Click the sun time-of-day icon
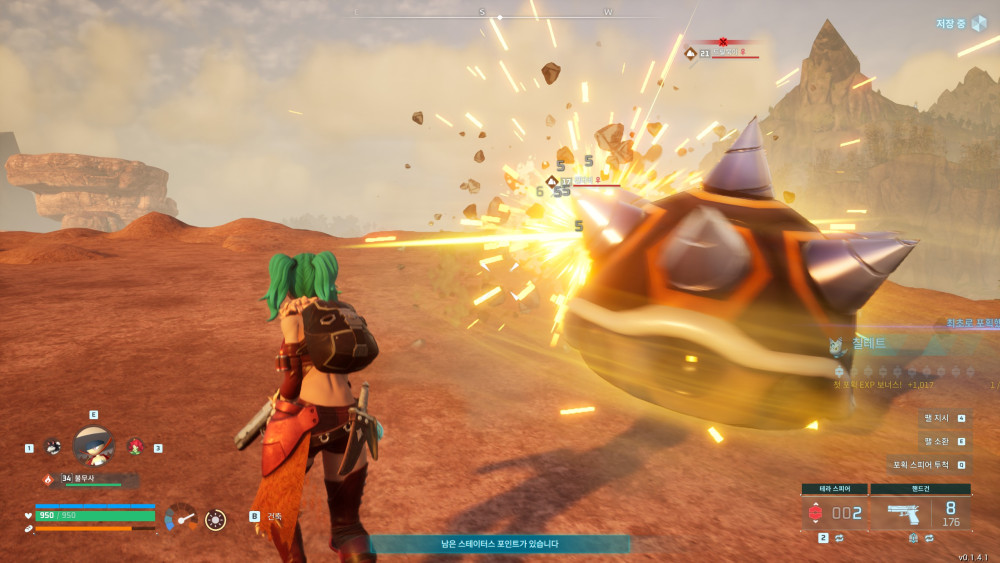The height and width of the screenshot is (563, 1000). coord(215,519)
